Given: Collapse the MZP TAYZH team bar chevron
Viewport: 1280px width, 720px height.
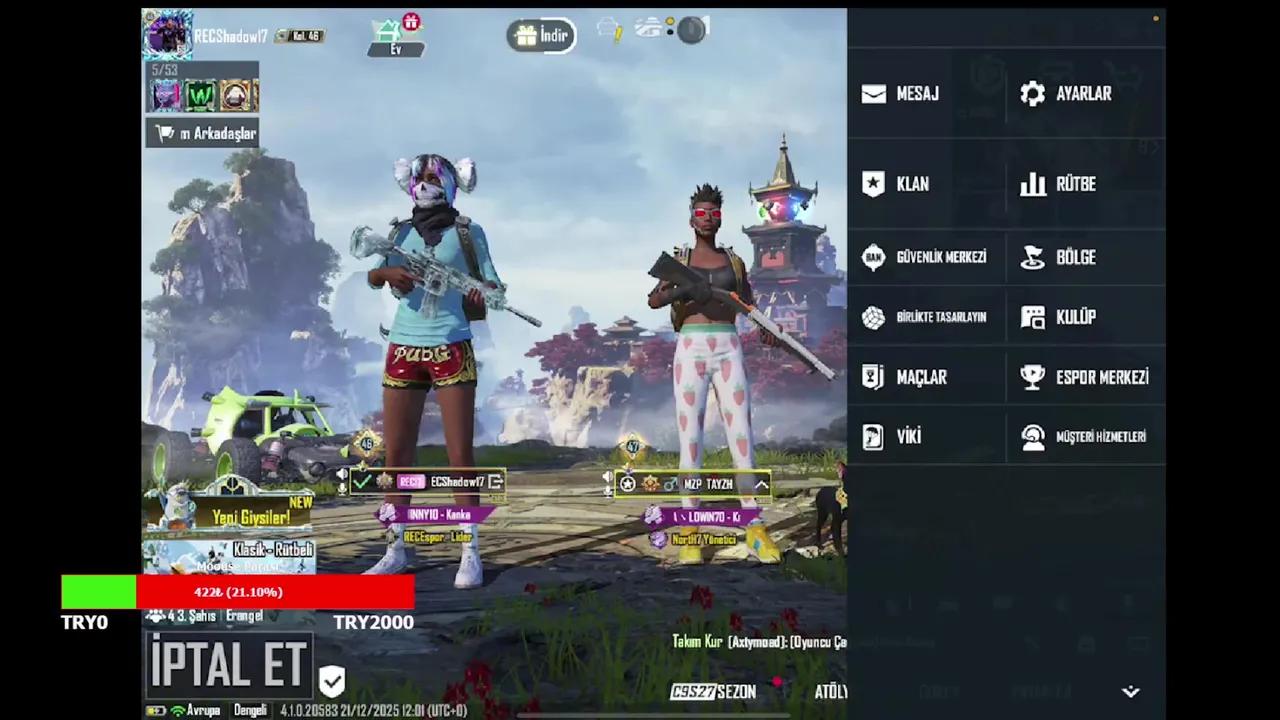Looking at the screenshot, I should 762,485.
